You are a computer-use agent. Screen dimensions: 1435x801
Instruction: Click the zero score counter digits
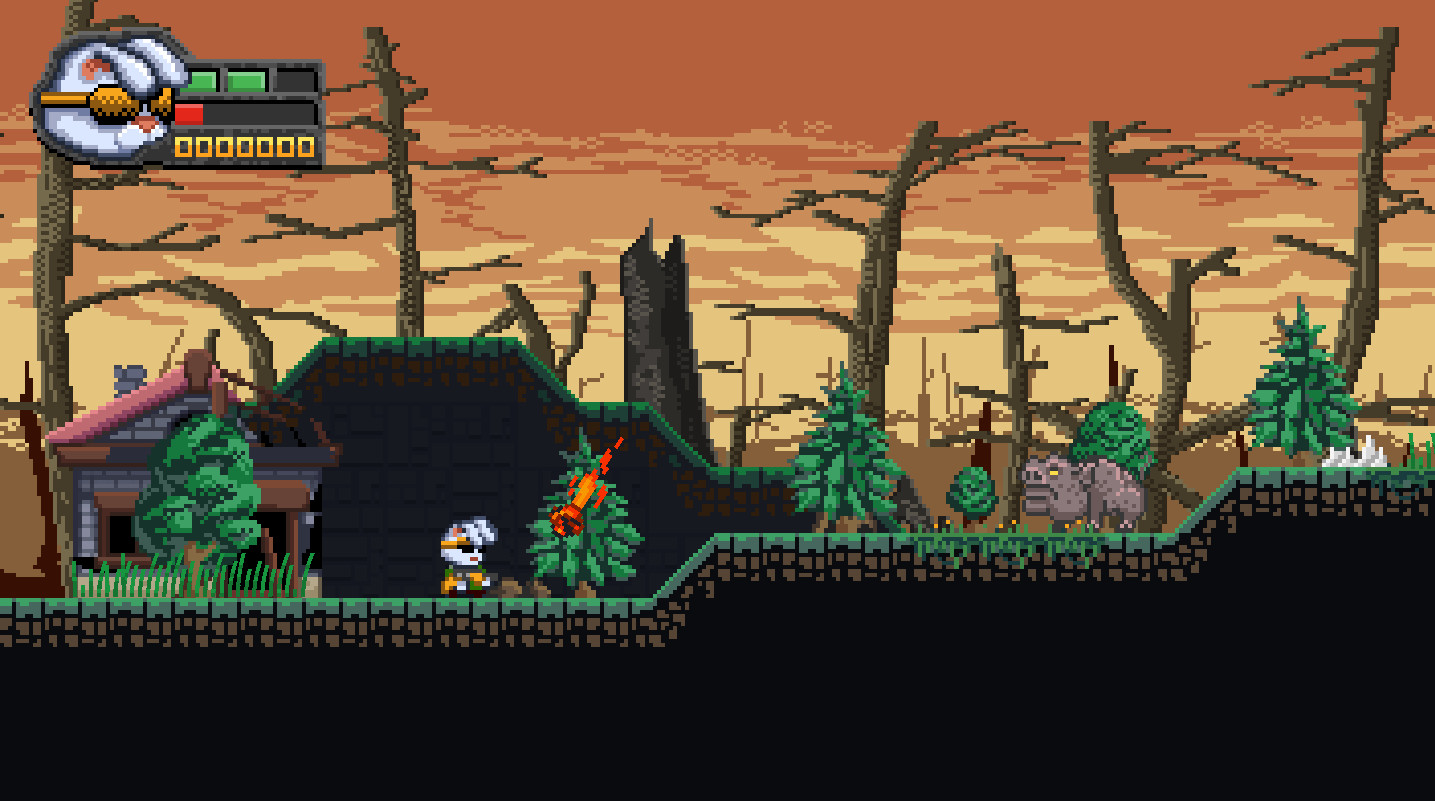tap(243, 146)
